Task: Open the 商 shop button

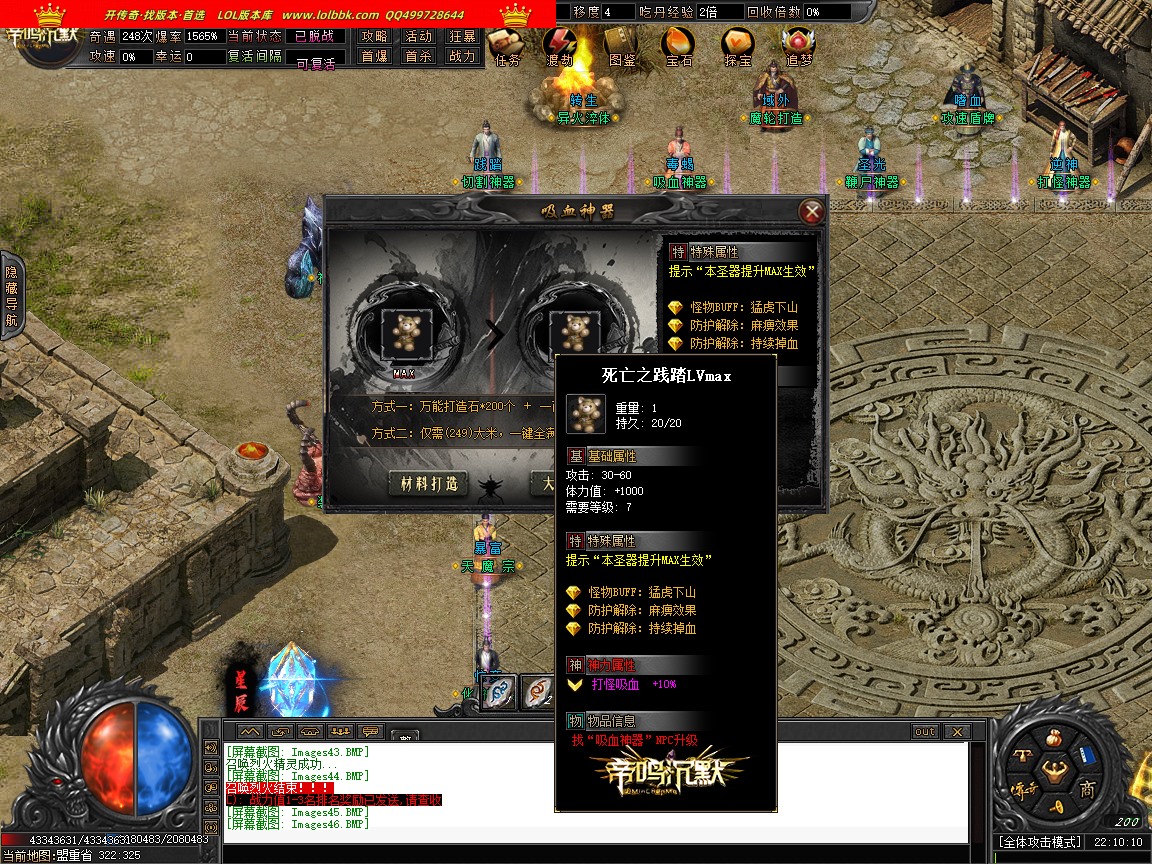Action: click(1088, 790)
